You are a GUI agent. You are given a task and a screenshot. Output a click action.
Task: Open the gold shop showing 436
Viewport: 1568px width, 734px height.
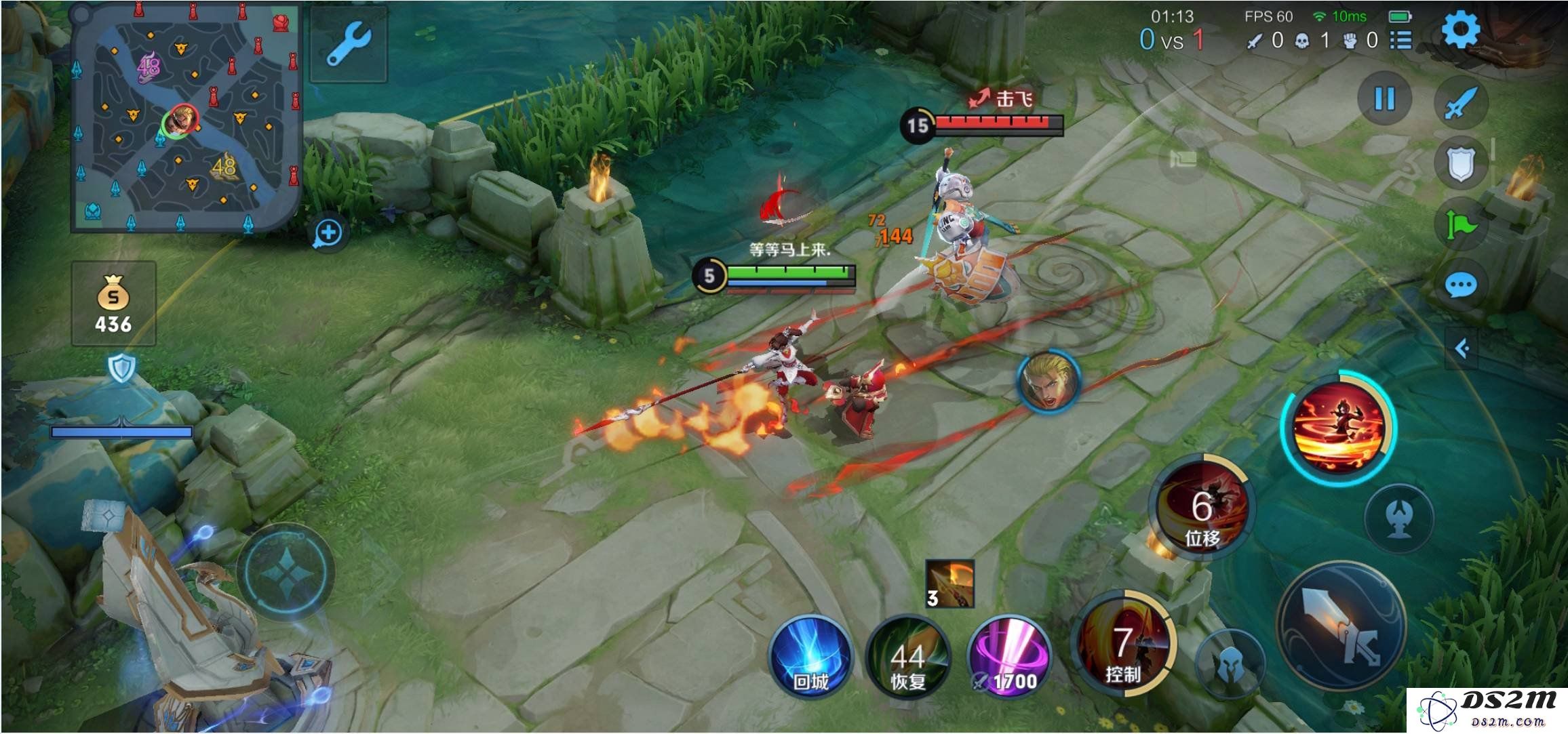[113, 304]
